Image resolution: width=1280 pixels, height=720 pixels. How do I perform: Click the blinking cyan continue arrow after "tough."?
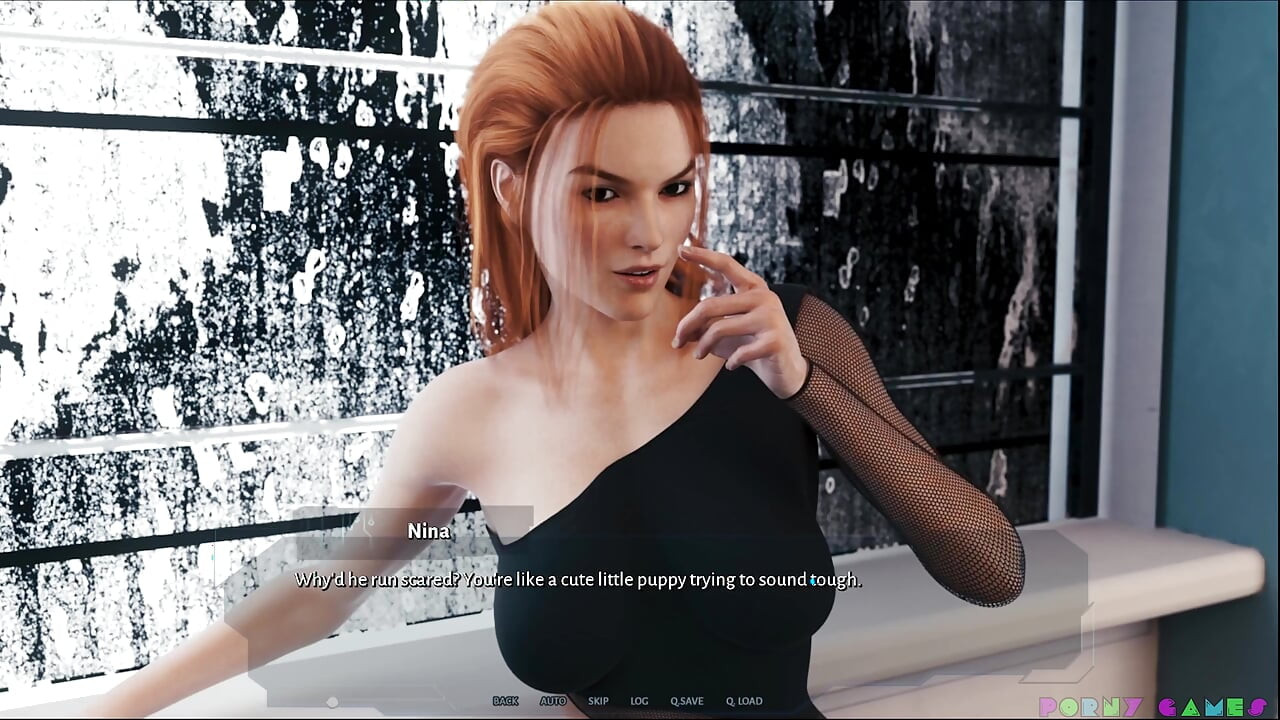pyautogui.click(x=811, y=581)
